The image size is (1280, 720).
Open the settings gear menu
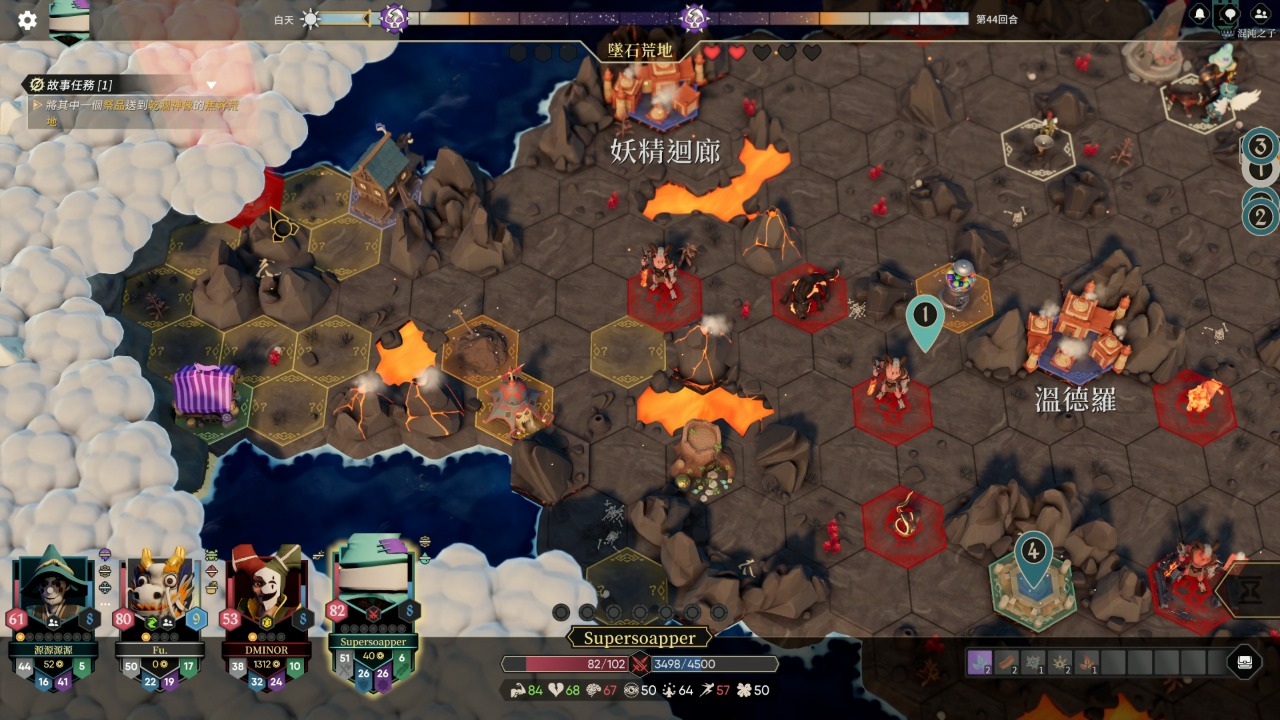click(x=27, y=20)
